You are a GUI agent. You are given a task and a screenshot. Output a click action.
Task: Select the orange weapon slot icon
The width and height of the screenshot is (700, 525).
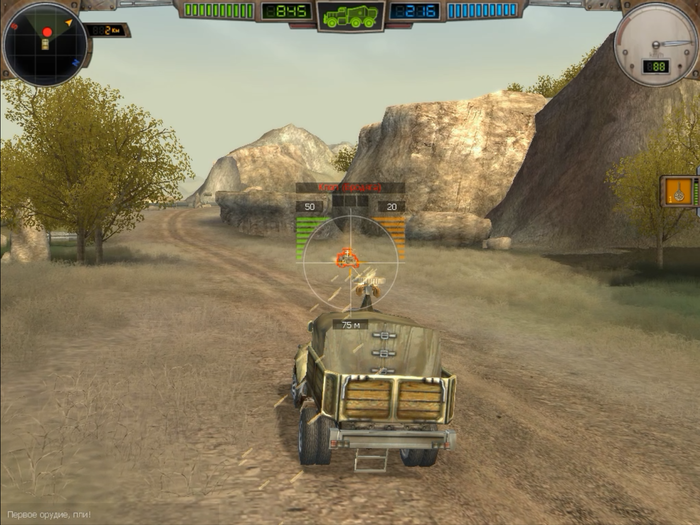pyautogui.click(x=679, y=191)
